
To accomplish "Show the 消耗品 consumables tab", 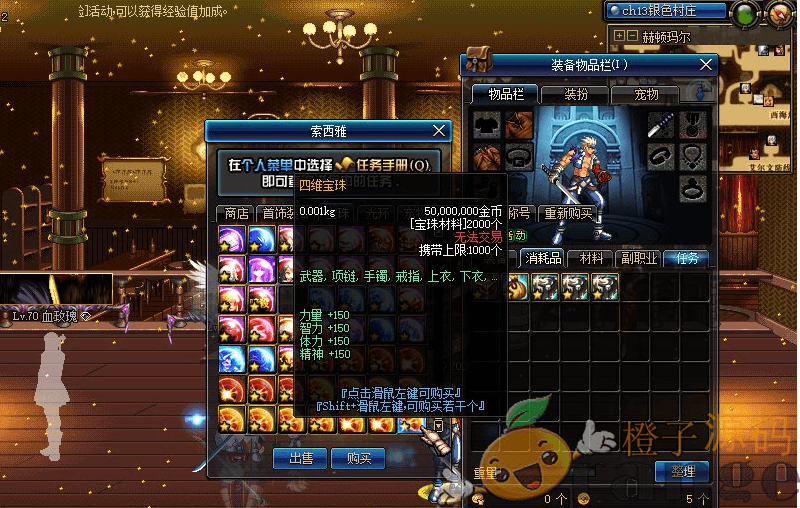I will (x=544, y=258).
